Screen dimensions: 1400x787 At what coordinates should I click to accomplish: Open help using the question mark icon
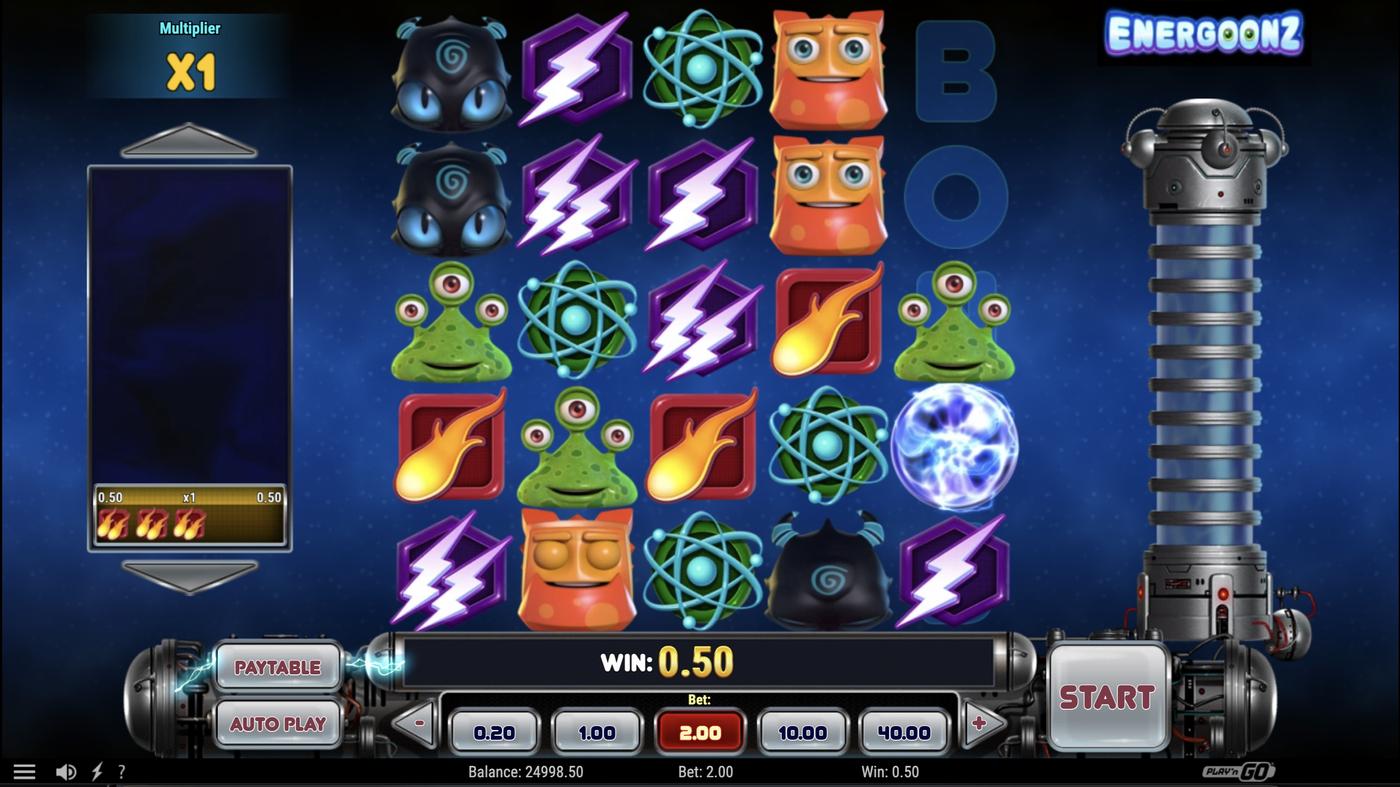(122, 770)
